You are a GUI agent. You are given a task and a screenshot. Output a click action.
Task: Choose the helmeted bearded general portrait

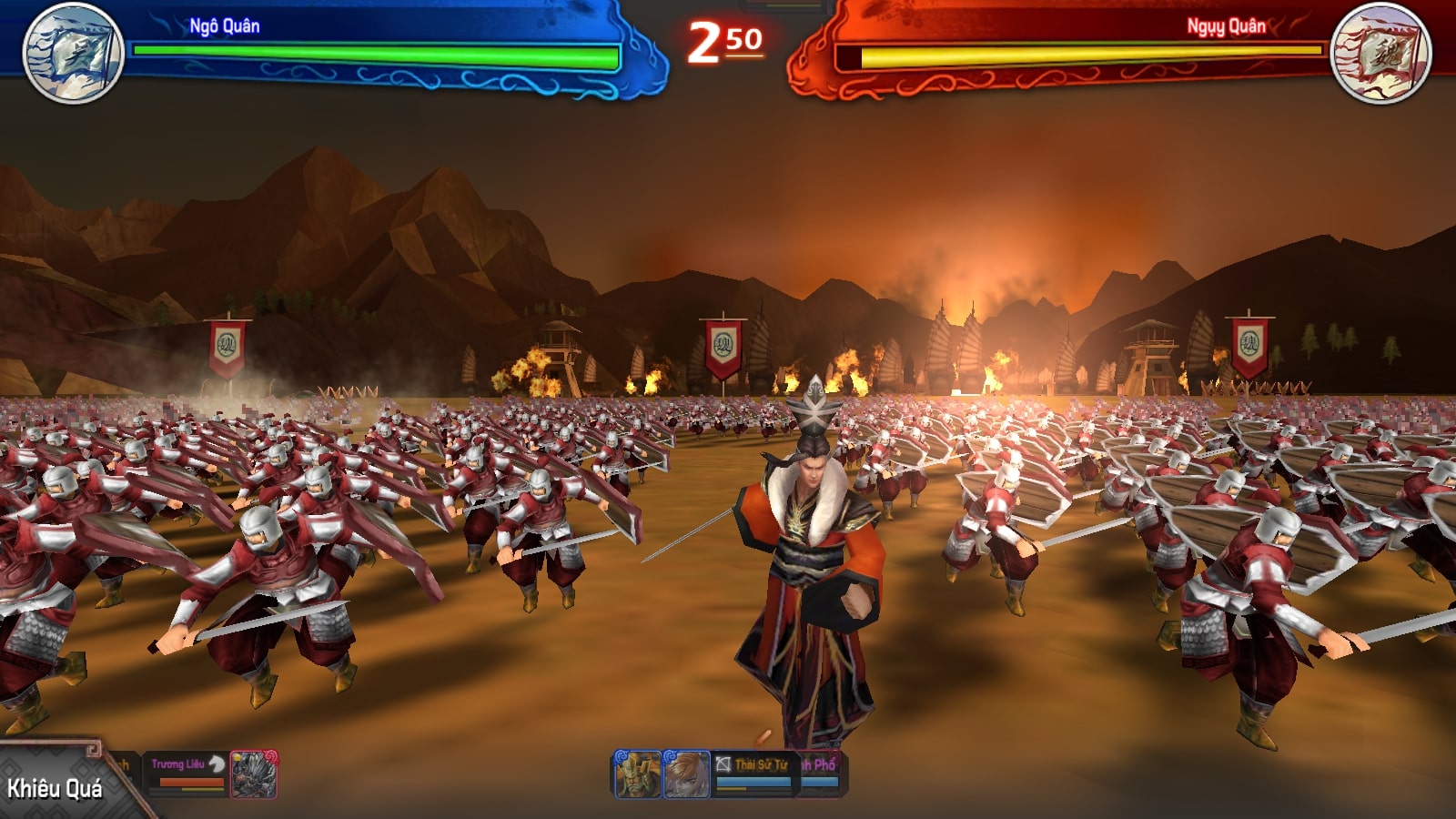[x=637, y=774]
